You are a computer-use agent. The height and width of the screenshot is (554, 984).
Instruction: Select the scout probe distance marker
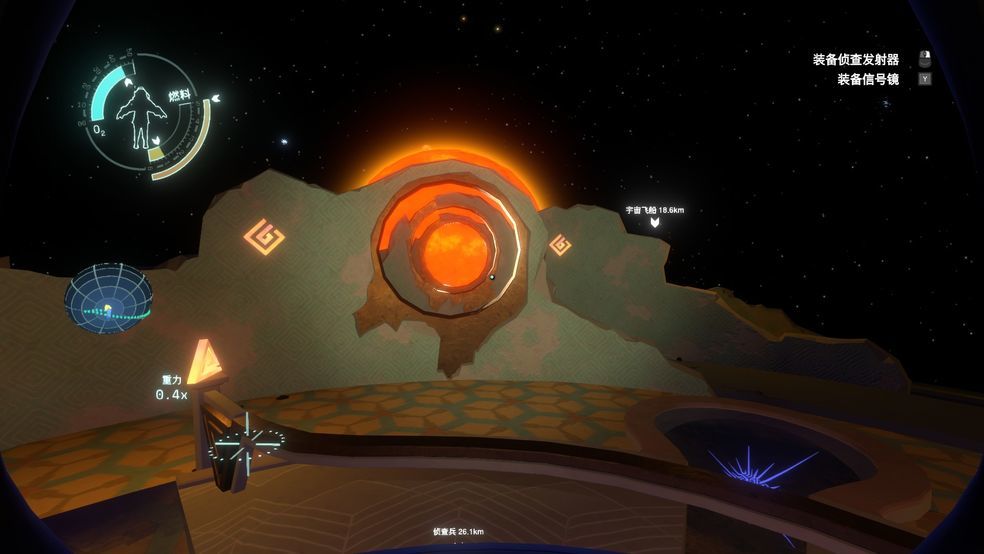tap(458, 531)
